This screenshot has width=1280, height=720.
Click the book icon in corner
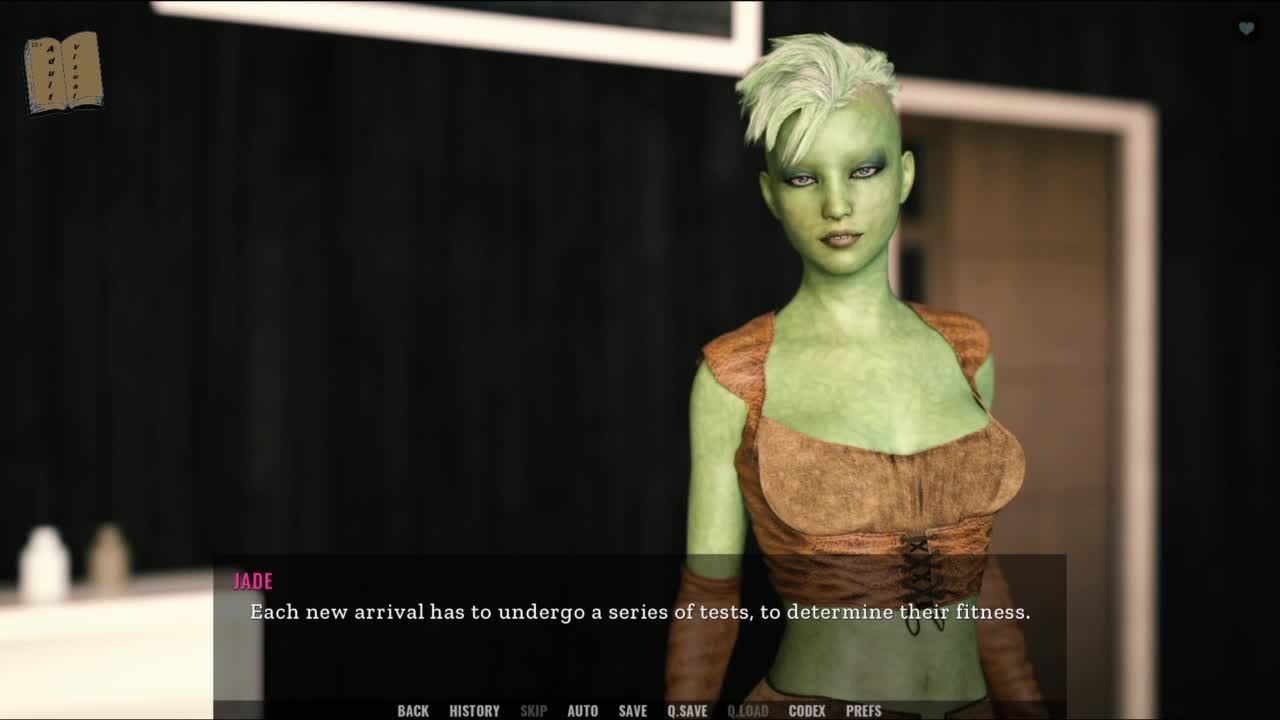tap(63, 72)
